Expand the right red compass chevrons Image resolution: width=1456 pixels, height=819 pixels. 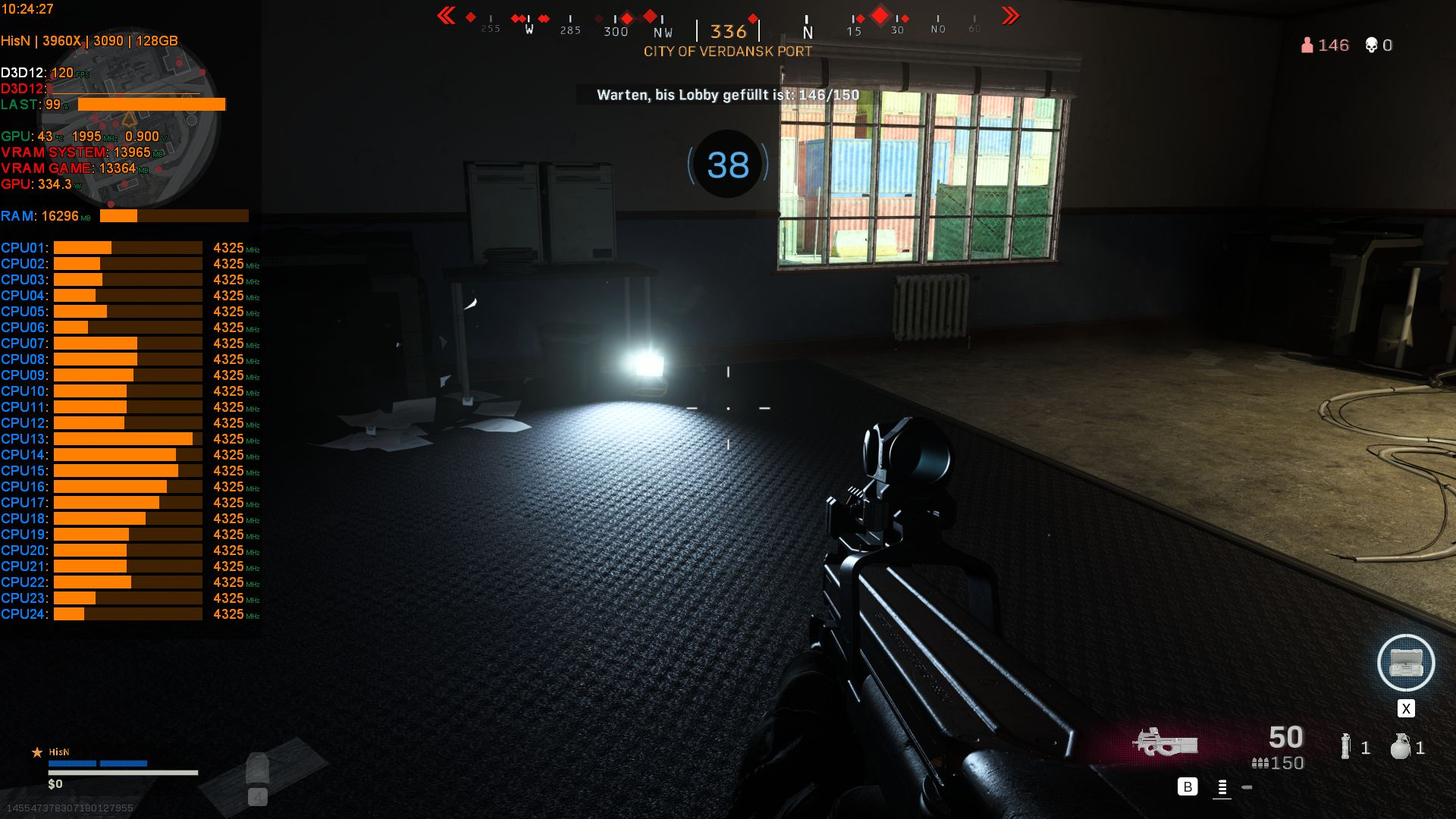pos(1010,14)
